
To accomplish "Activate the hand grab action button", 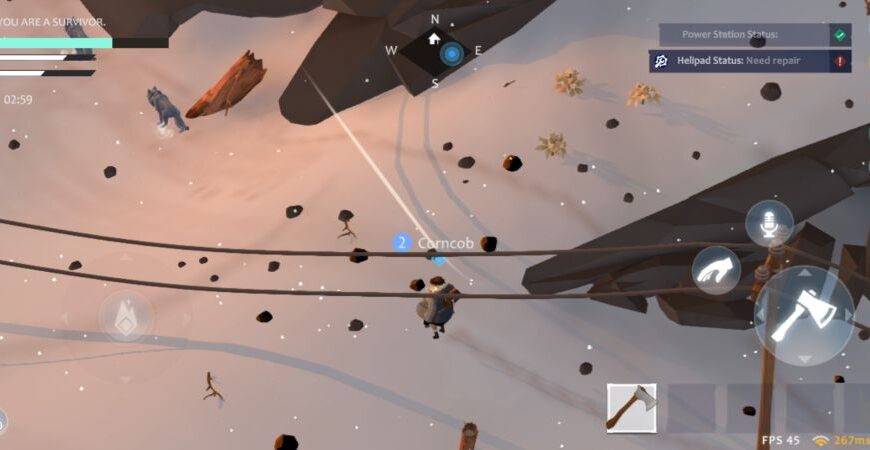I will 716,270.
